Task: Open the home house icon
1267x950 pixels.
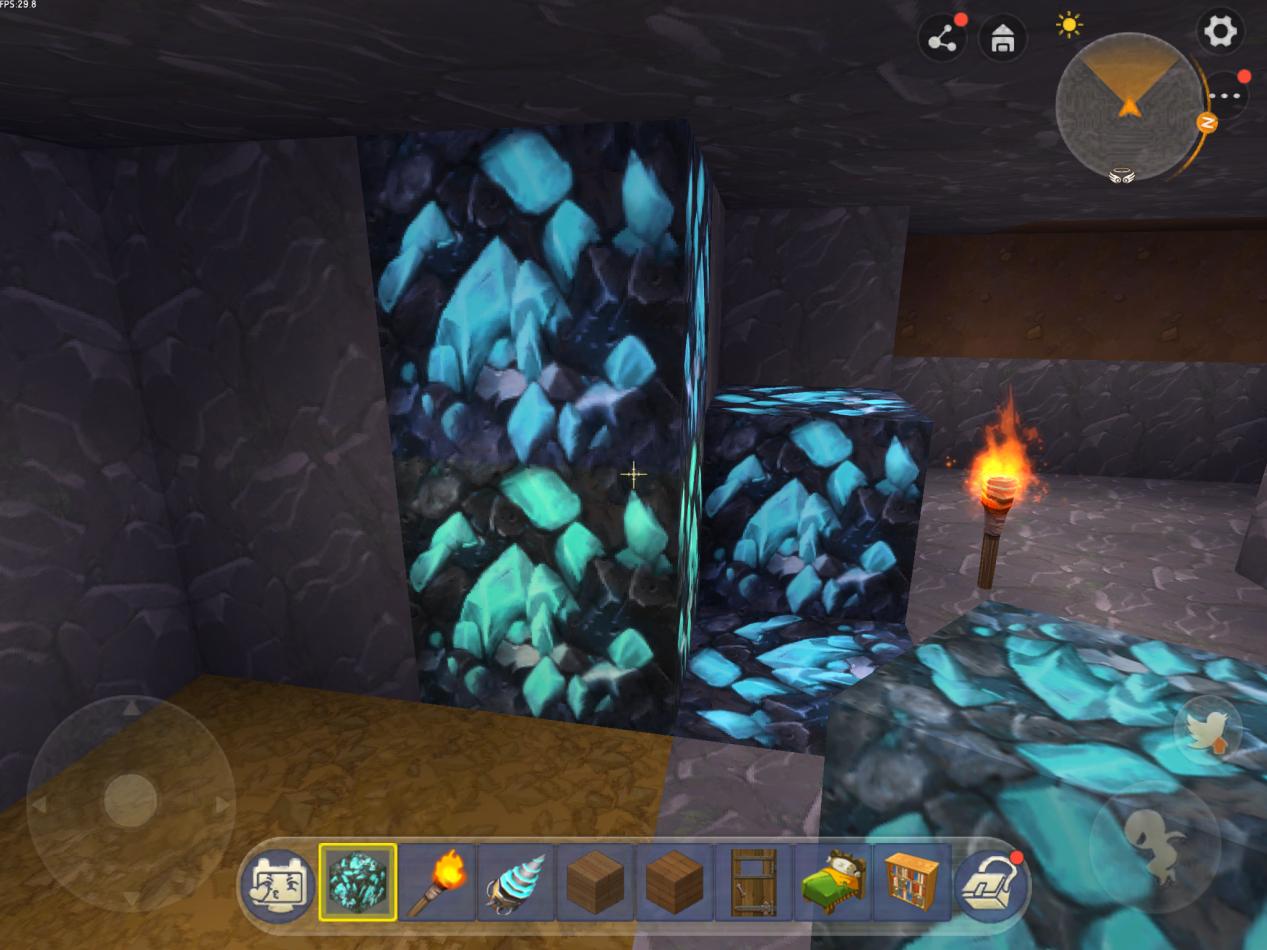Action: pyautogui.click(x=1002, y=40)
